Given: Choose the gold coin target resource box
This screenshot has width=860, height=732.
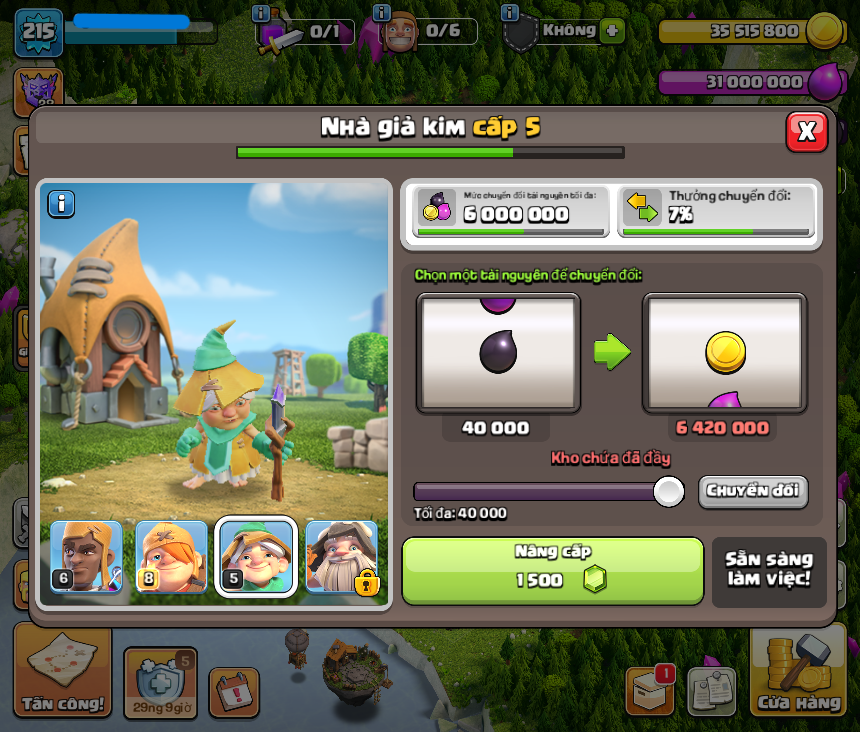Looking at the screenshot, I should [x=724, y=353].
